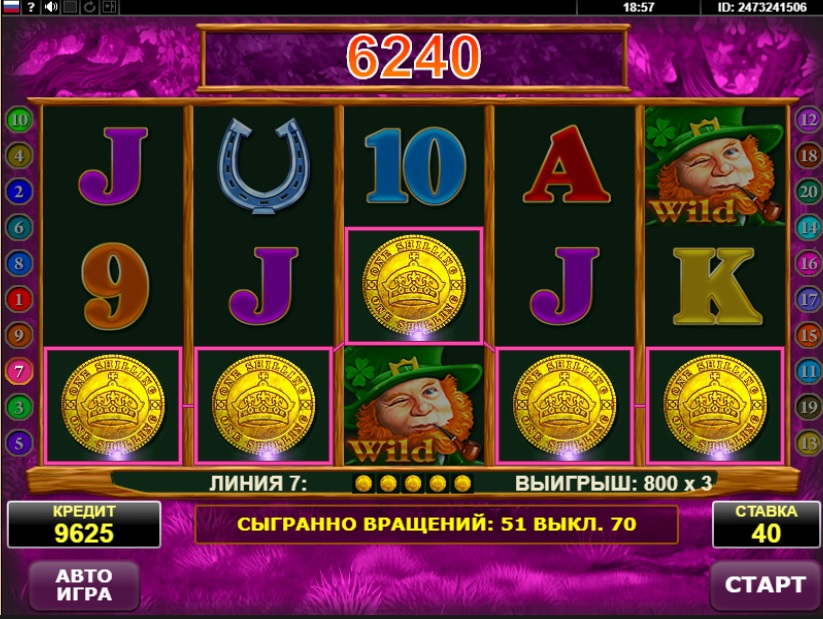Toggle fullscreen with the square icon
Image resolution: width=823 pixels, height=619 pixels.
click(x=70, y=7)
